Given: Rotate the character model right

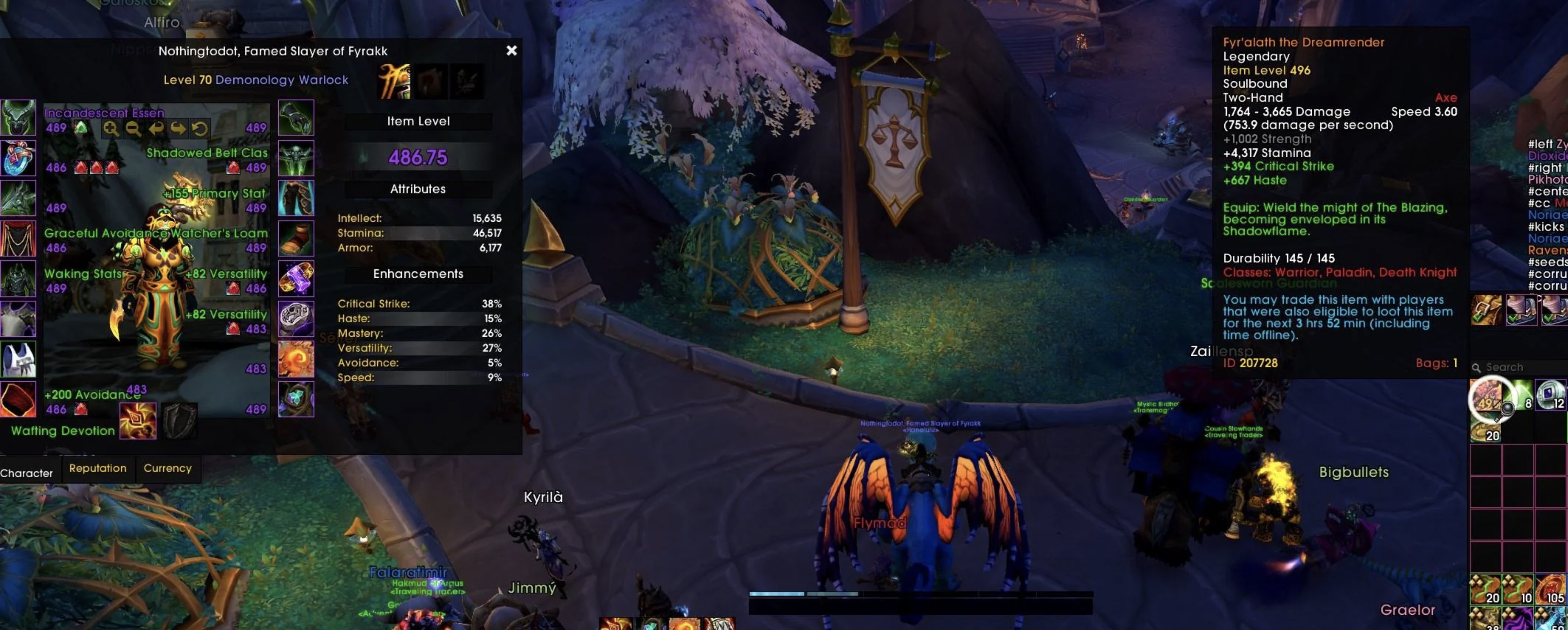Looking at the screenshot, I should coord(178,129).
